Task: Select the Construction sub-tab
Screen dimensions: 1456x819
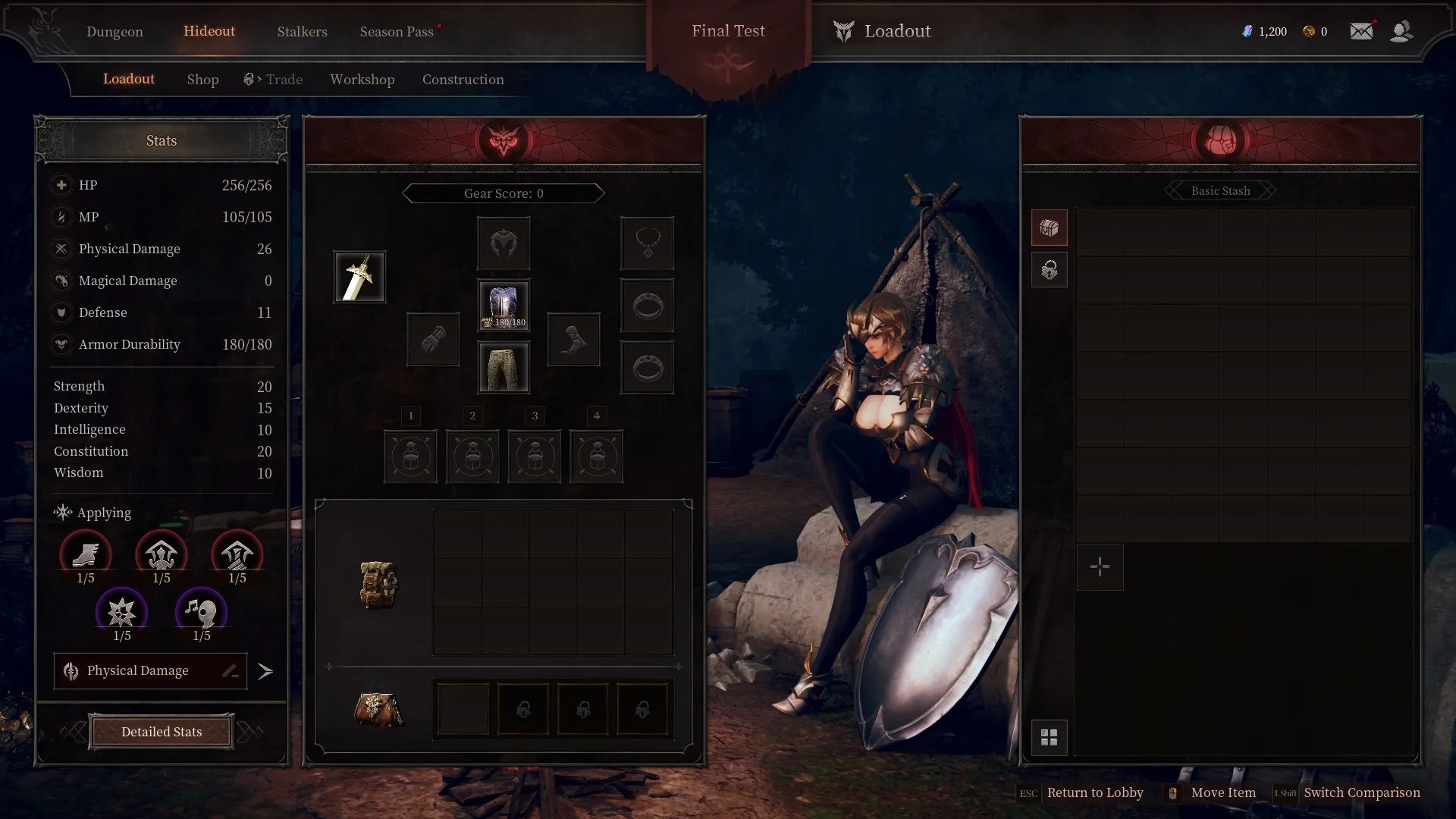Action: point(463,80)
